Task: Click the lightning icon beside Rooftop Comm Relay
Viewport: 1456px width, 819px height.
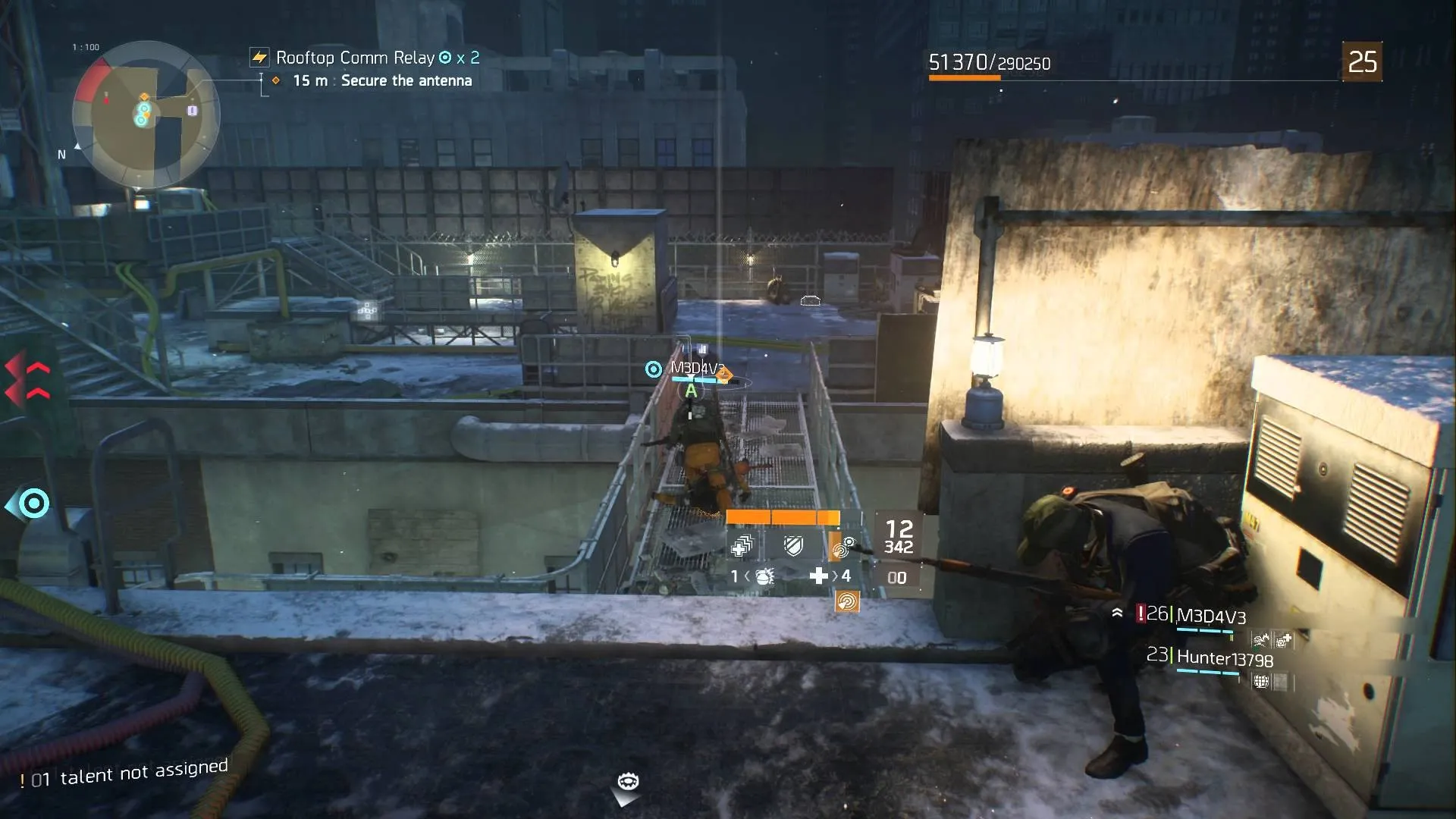Action: 259,57
